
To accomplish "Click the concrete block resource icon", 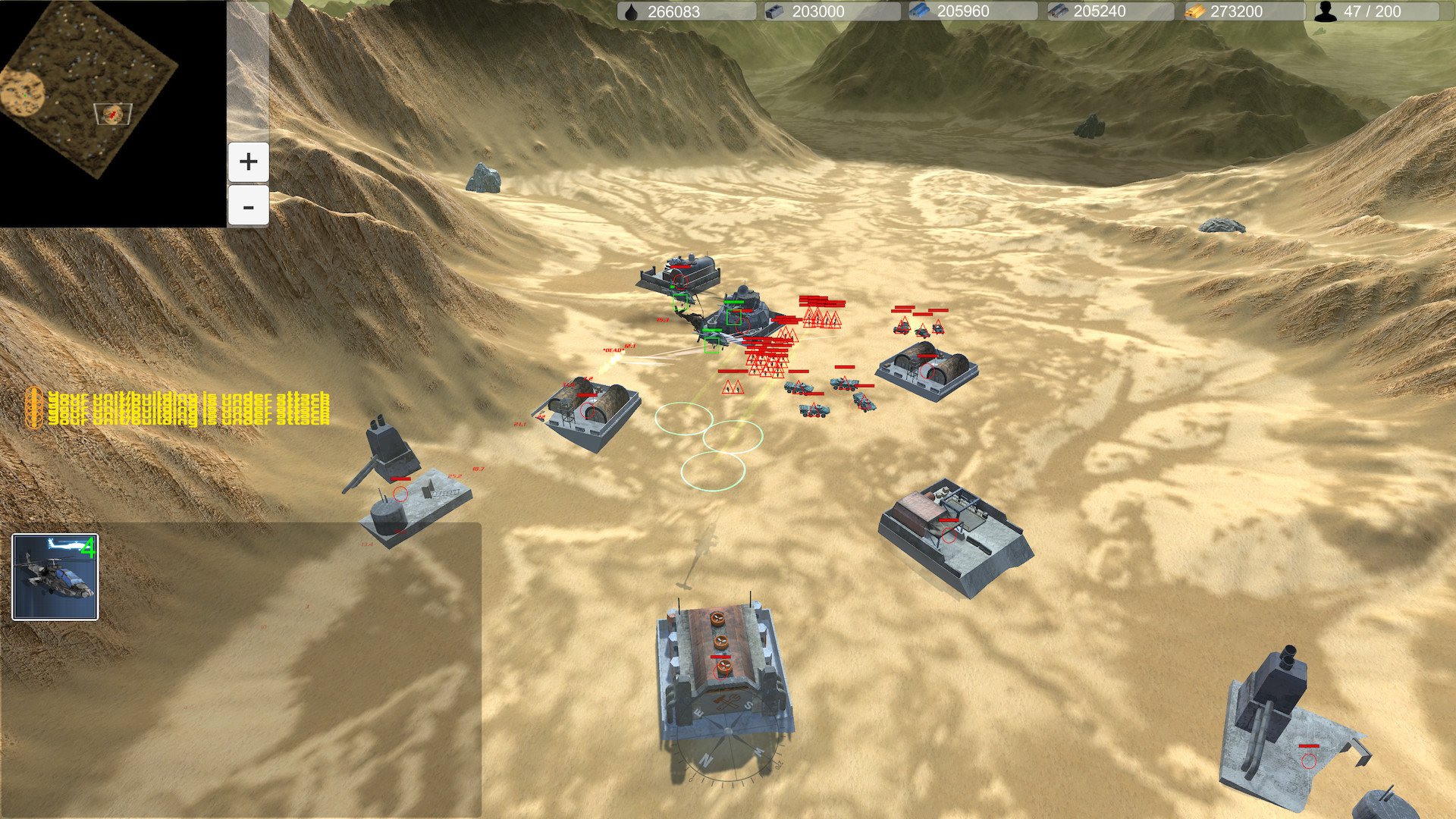I will pos(774,11).
